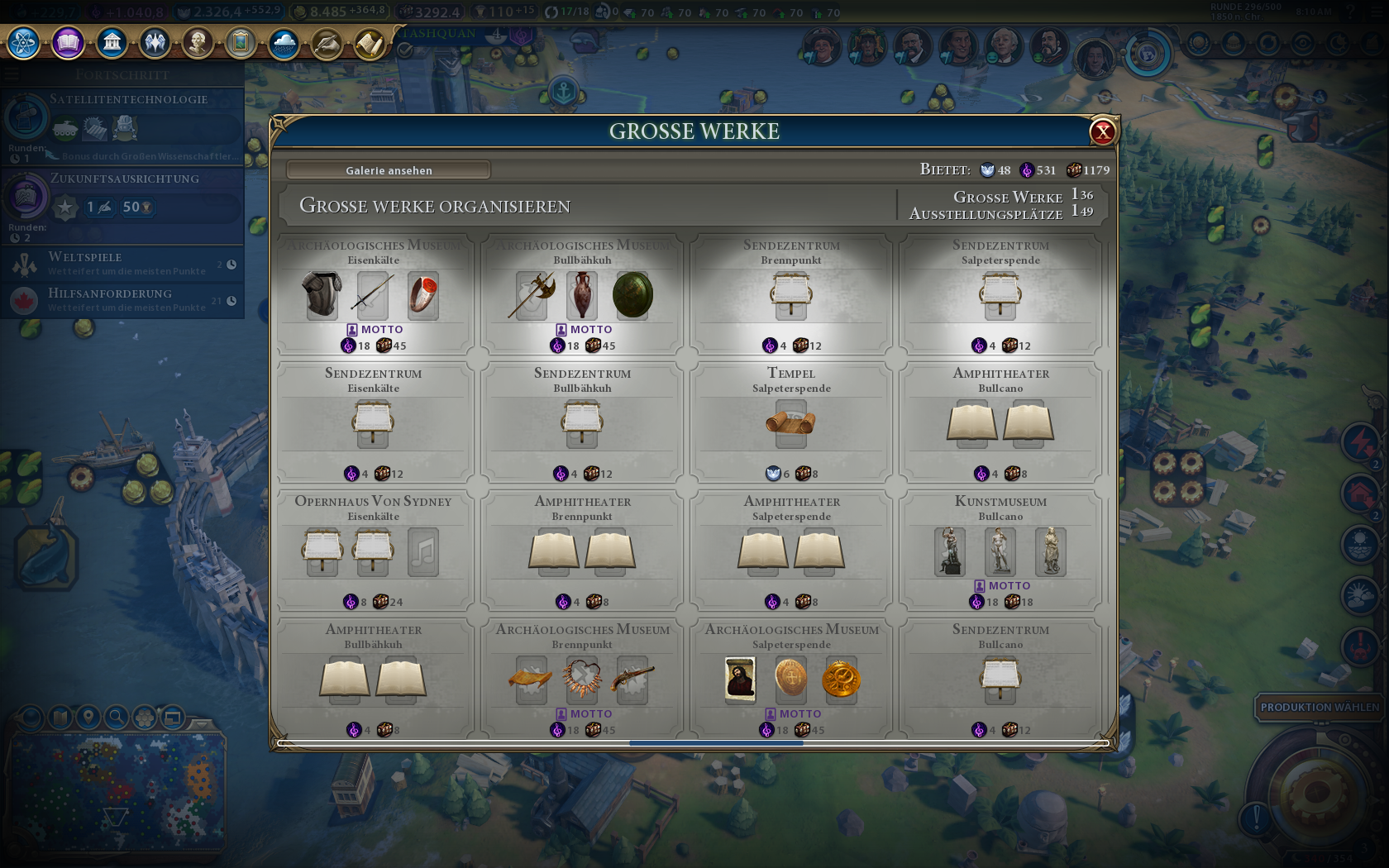1389x868 pixels.
Task: Open the Great People portrait icon
Action: click(x=198, y=42)
